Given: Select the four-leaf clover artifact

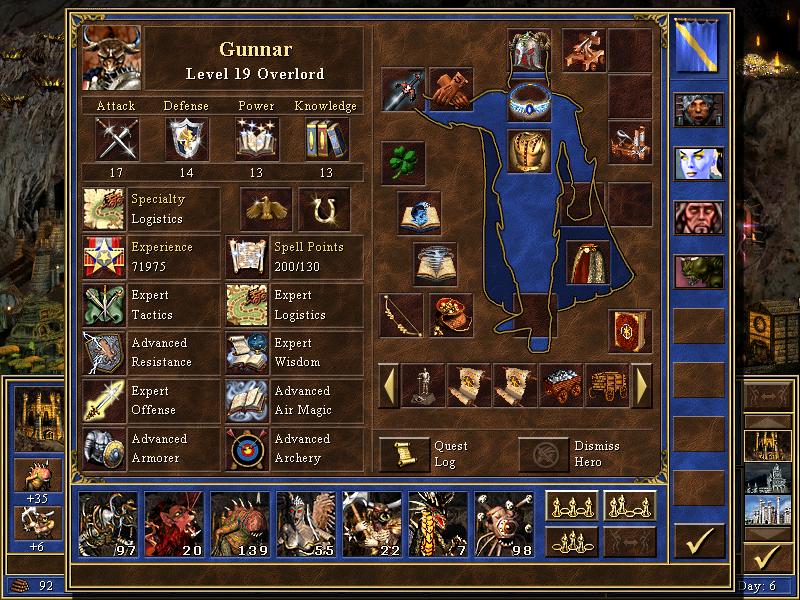Looking at the screenshot, I should (403, 162).
